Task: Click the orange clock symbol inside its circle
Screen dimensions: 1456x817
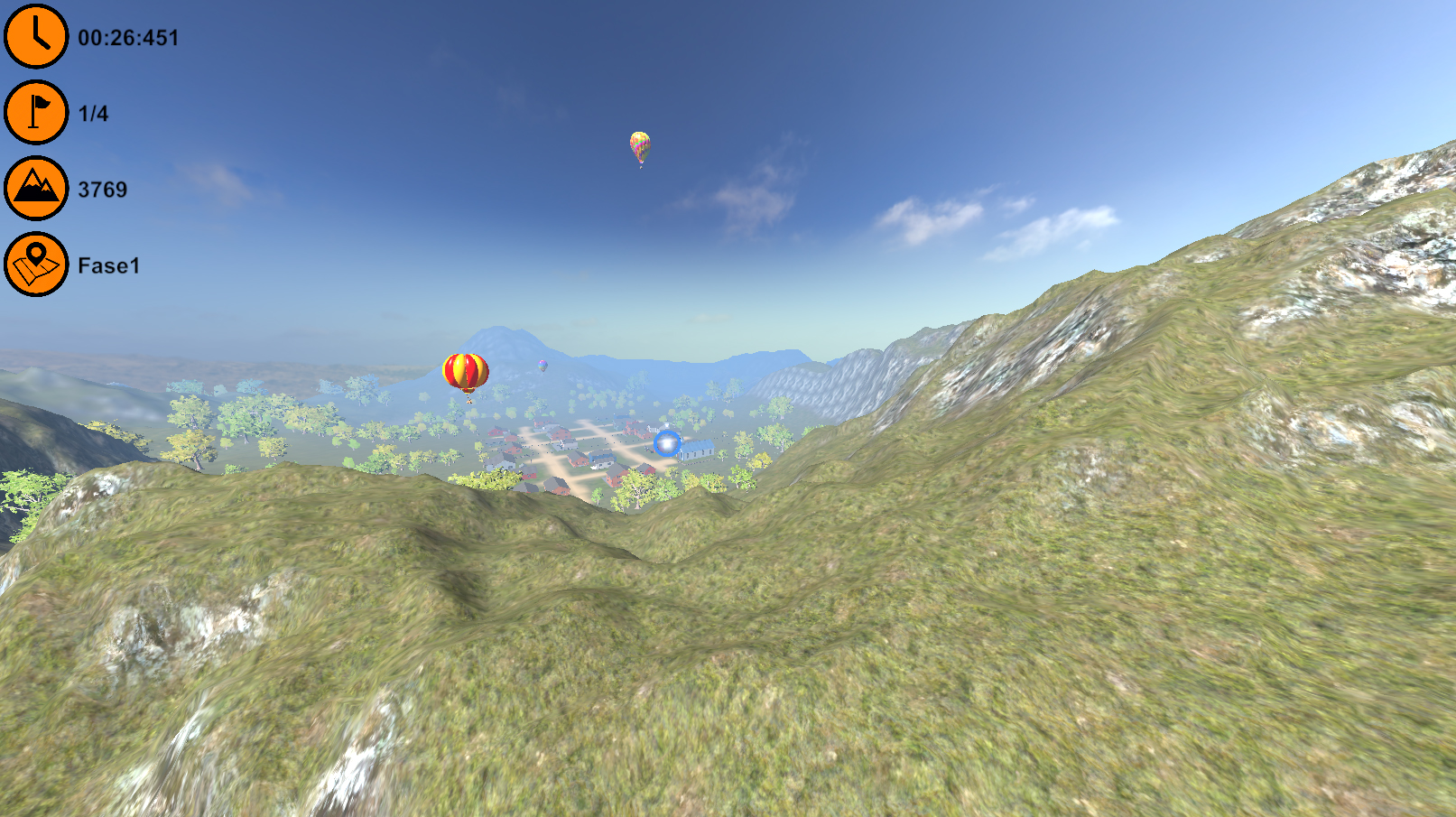Action: coord(35,36)
